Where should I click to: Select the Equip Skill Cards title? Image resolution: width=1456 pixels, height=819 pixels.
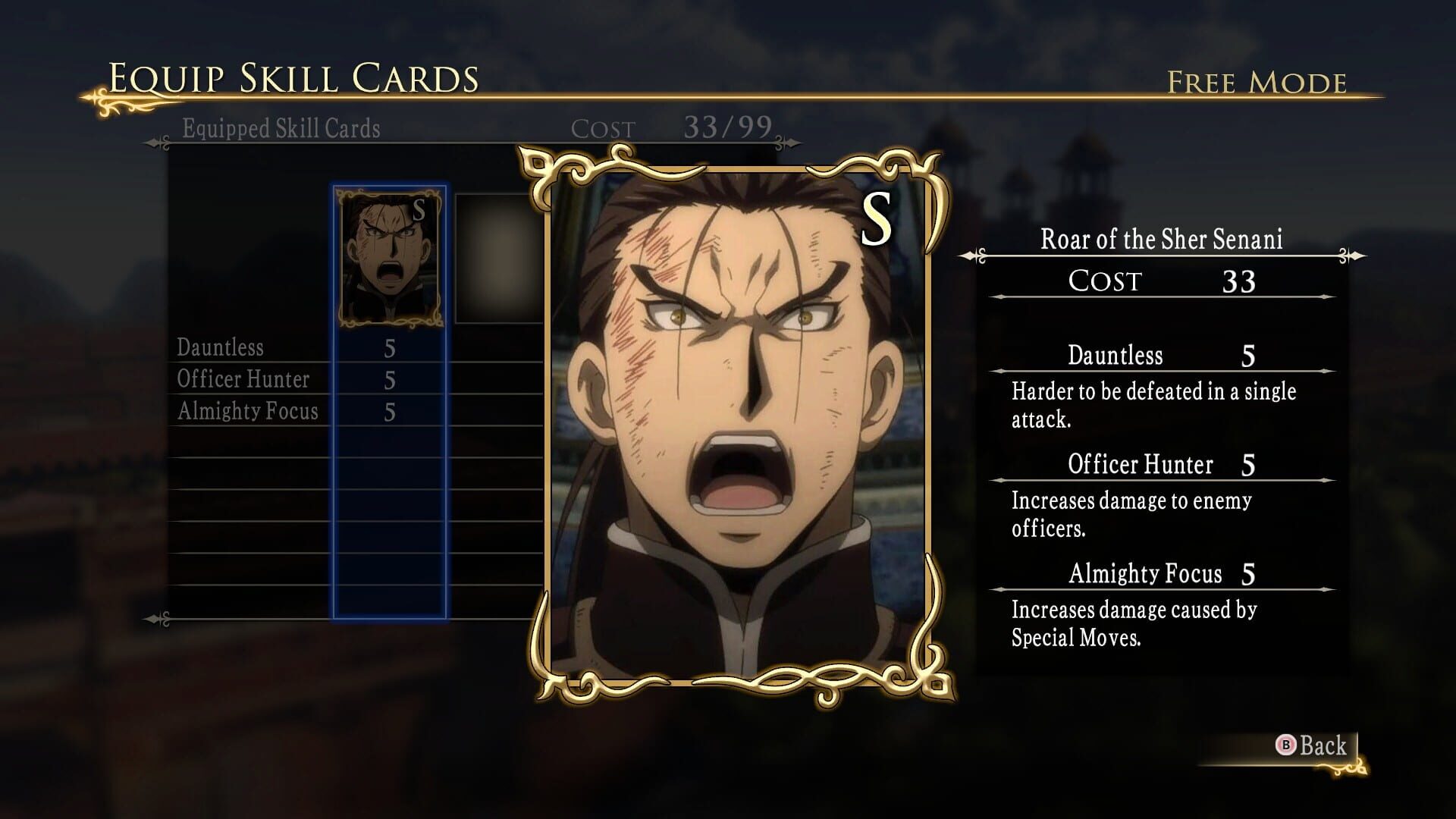[294, 76]
